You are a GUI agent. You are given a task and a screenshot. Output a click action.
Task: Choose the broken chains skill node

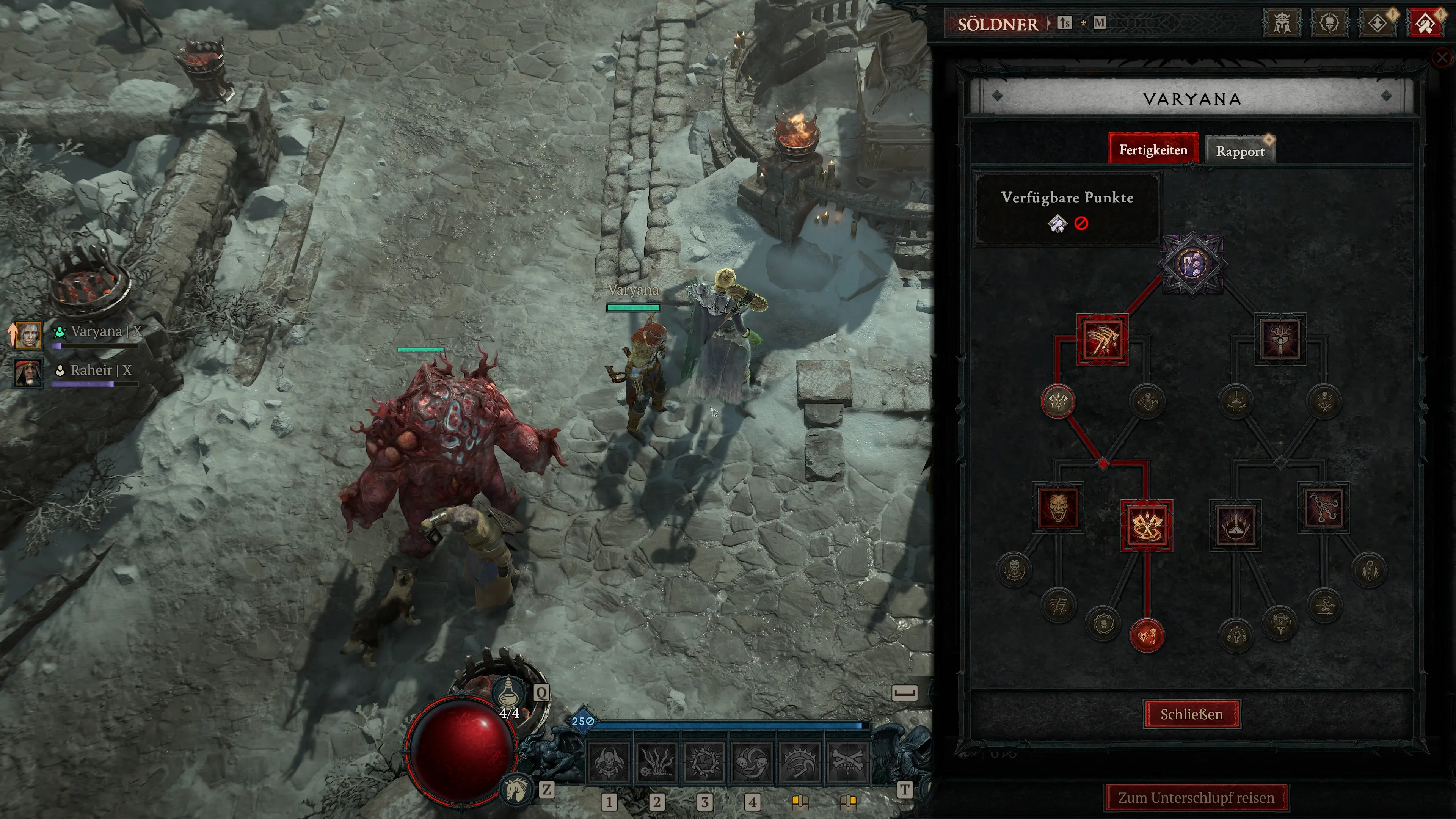tap(1323, 508)
